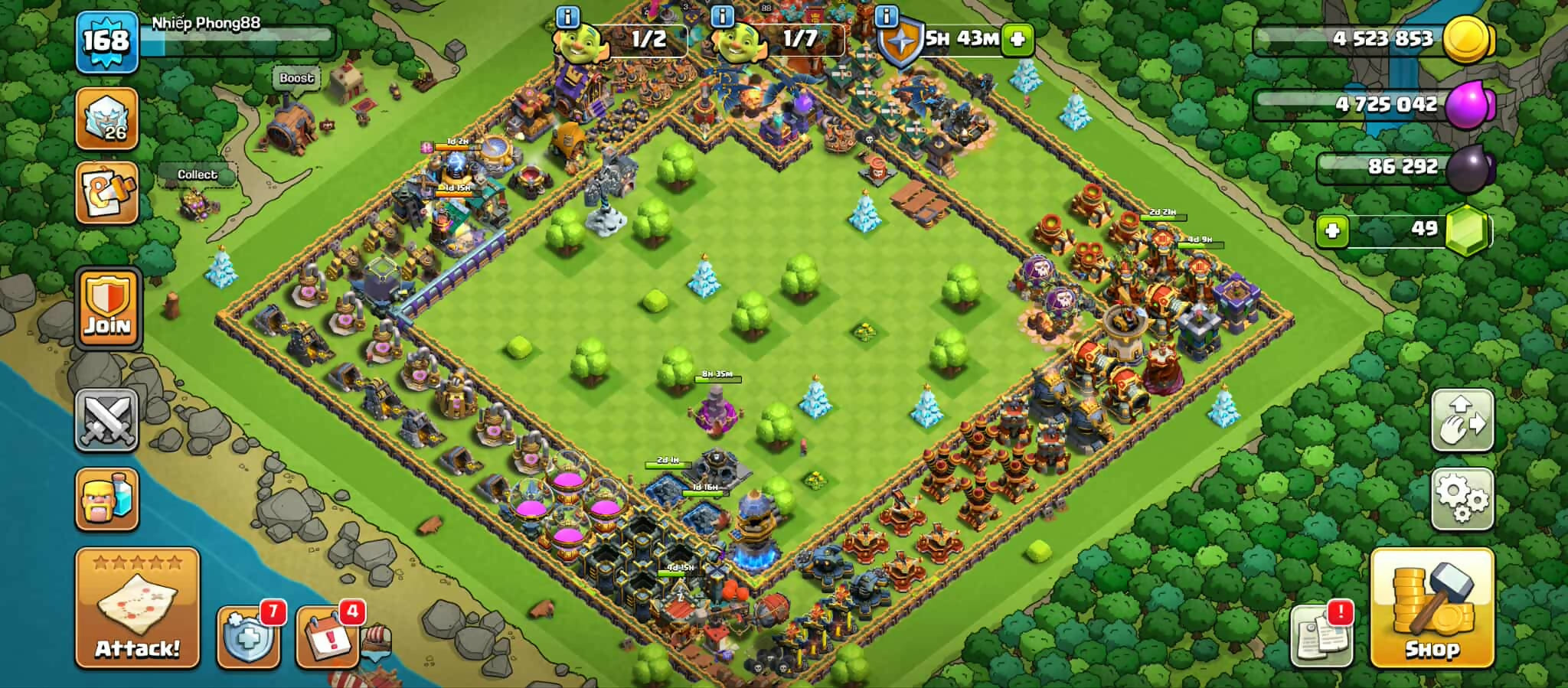
Task: Open the Shop
Action: 1431,608
